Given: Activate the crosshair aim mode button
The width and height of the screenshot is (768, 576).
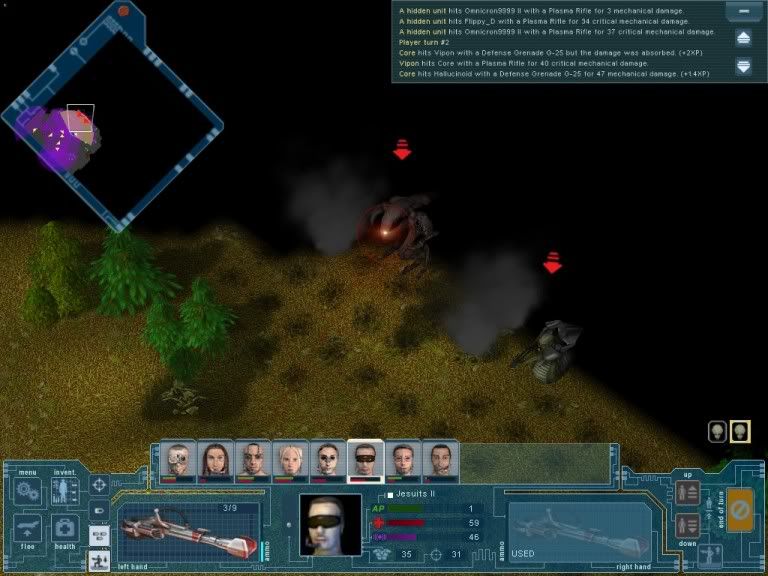Looking at the screenshot, I should pos(99,485).
